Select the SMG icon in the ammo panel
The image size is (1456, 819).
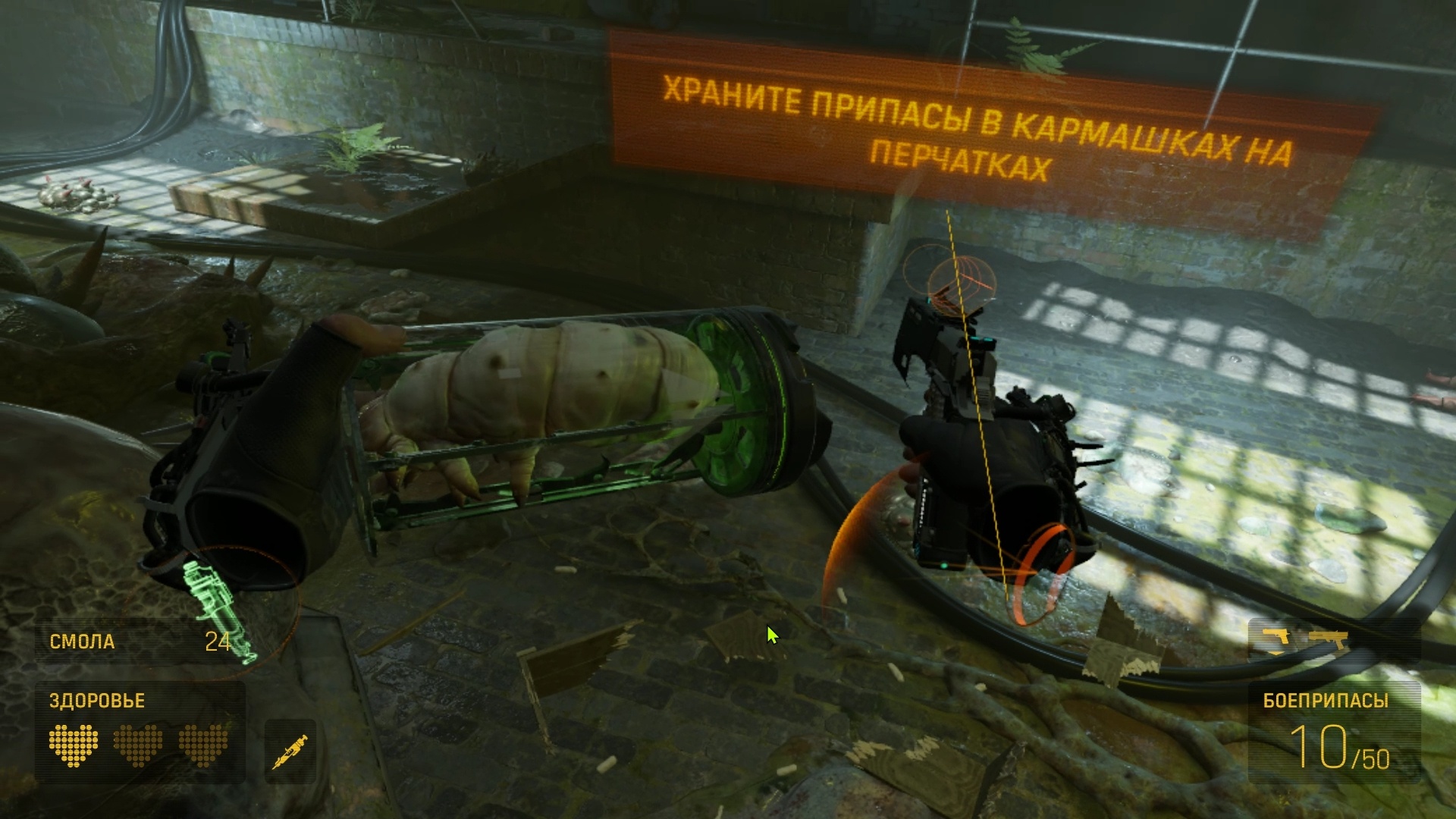coord(1329,639)
